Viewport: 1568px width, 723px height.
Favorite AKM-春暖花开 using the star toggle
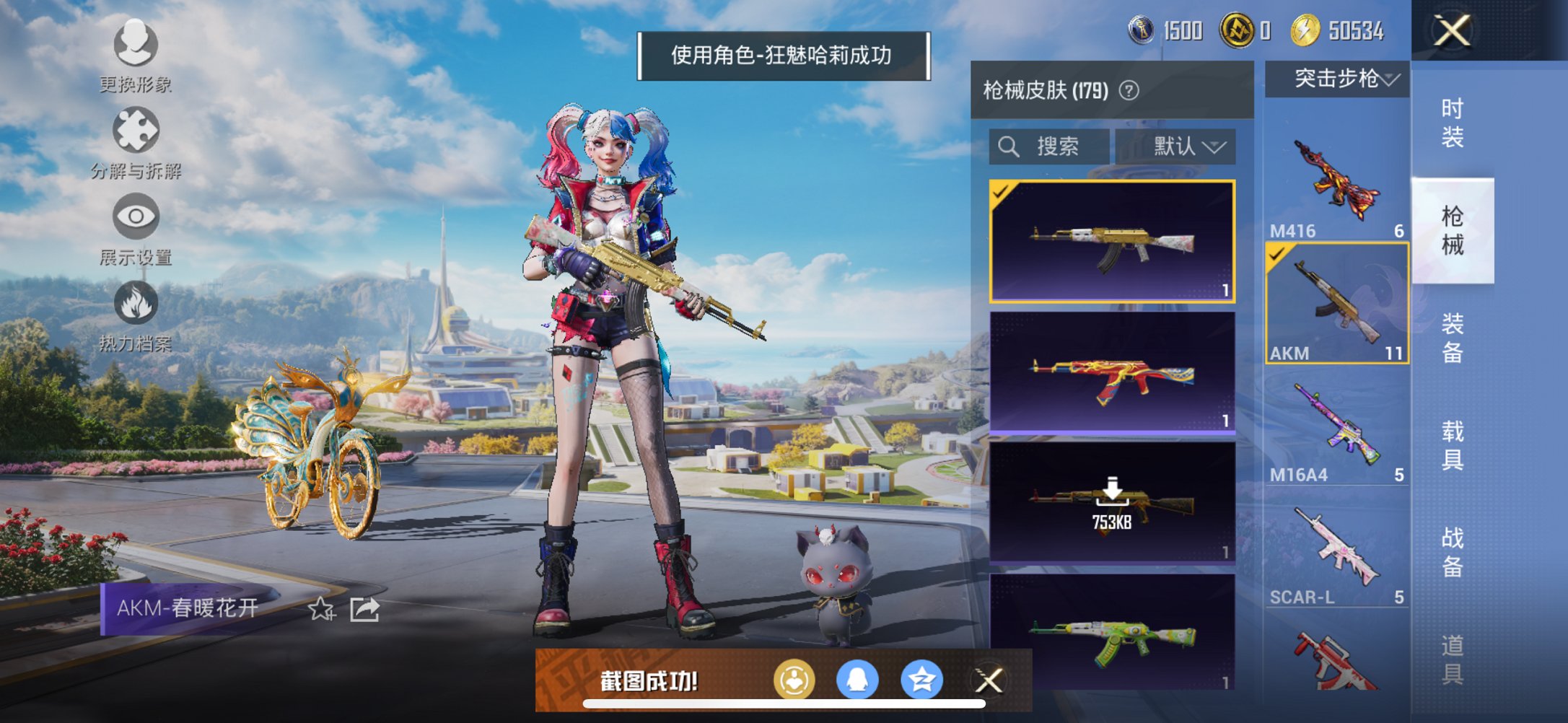322,610
